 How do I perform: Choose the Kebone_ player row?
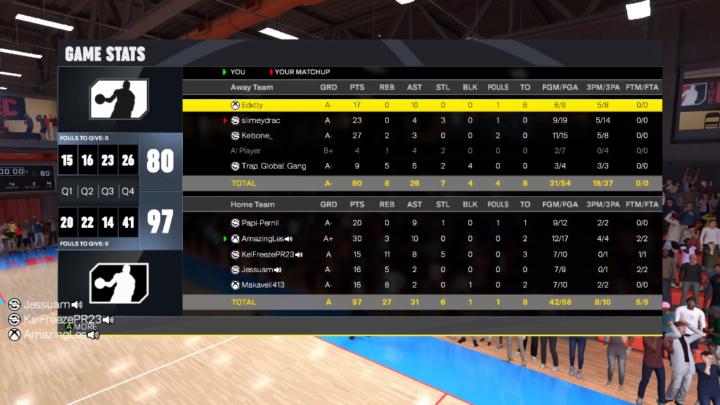pos(420,135)
